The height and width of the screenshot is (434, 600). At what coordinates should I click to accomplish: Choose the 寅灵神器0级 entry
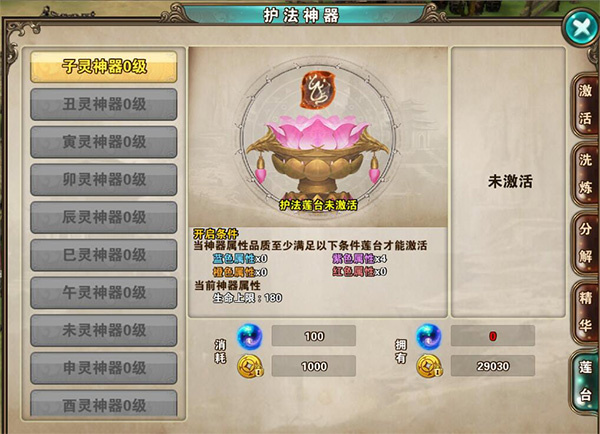click(104, 142)
